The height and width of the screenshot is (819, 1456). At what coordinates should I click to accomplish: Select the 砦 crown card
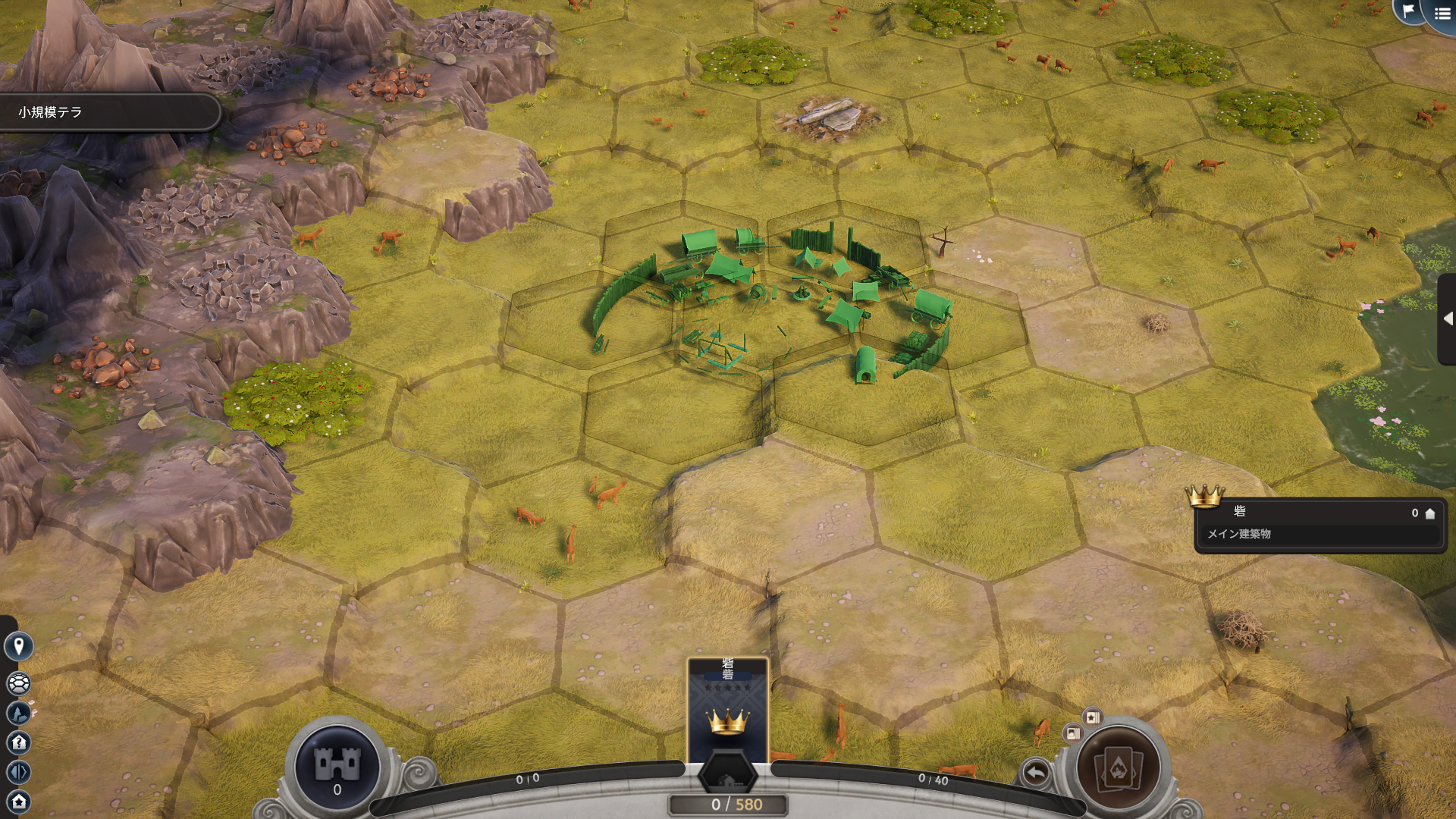(x=727, y=710)
